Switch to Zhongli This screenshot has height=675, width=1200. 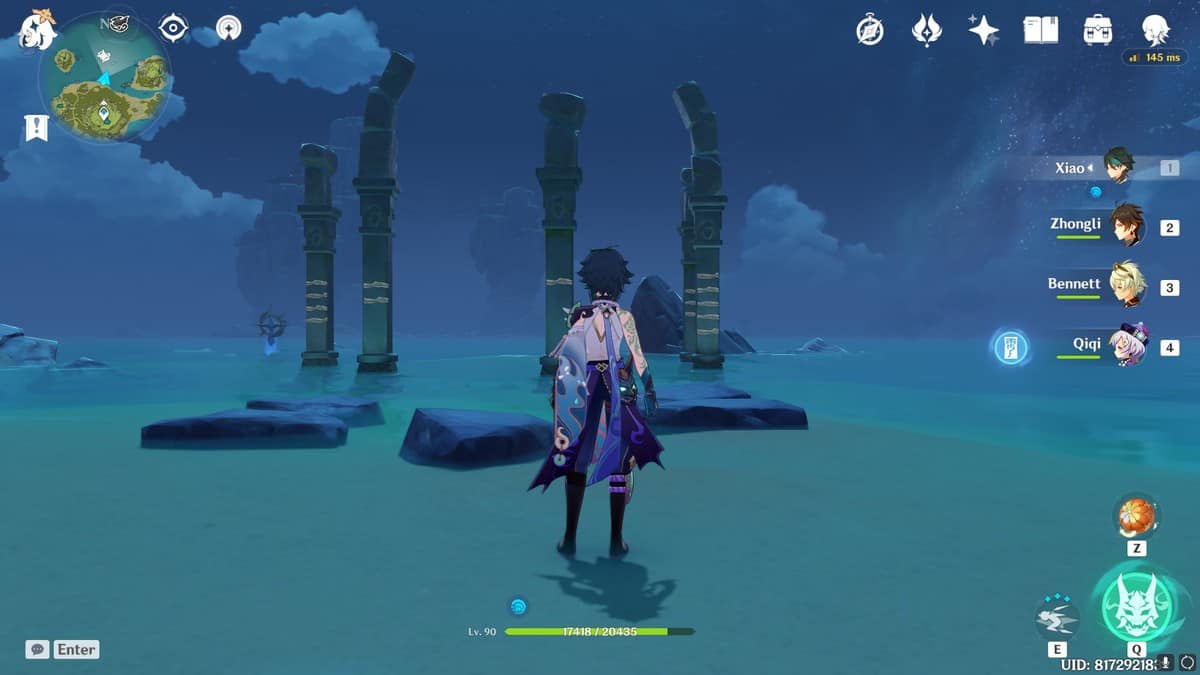[x=1126, y=226]
